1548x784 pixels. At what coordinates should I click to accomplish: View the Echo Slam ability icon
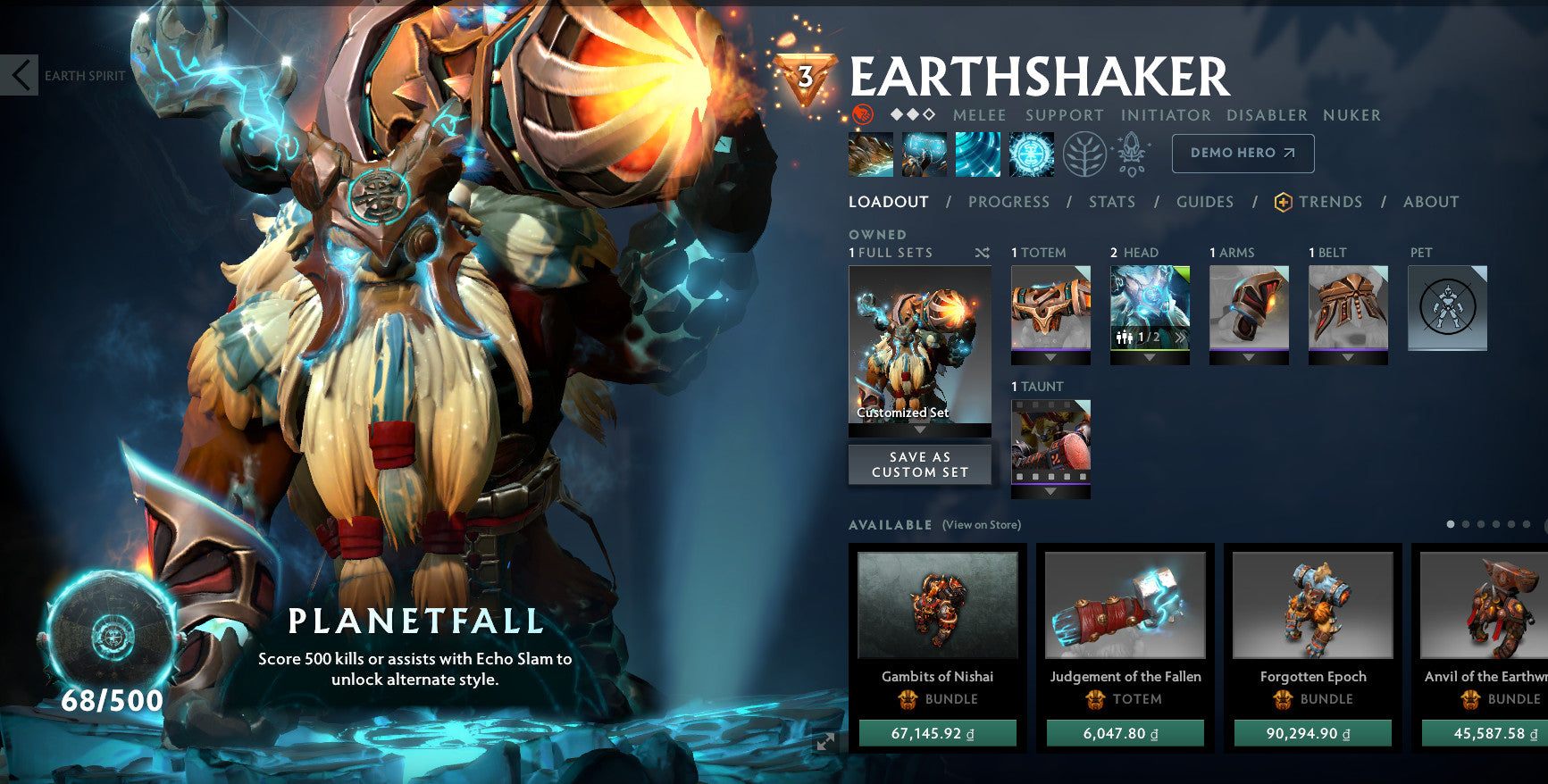tap(1030, 153)
